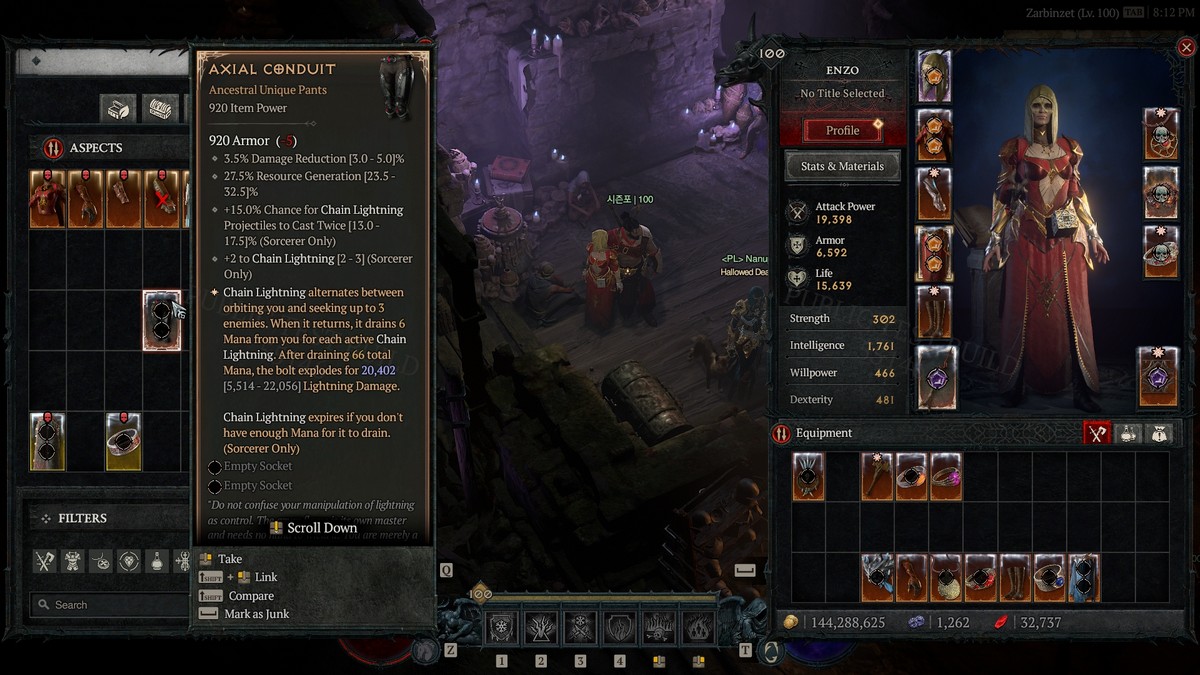Select the red chest armor in stash

(x=47, y=198)
